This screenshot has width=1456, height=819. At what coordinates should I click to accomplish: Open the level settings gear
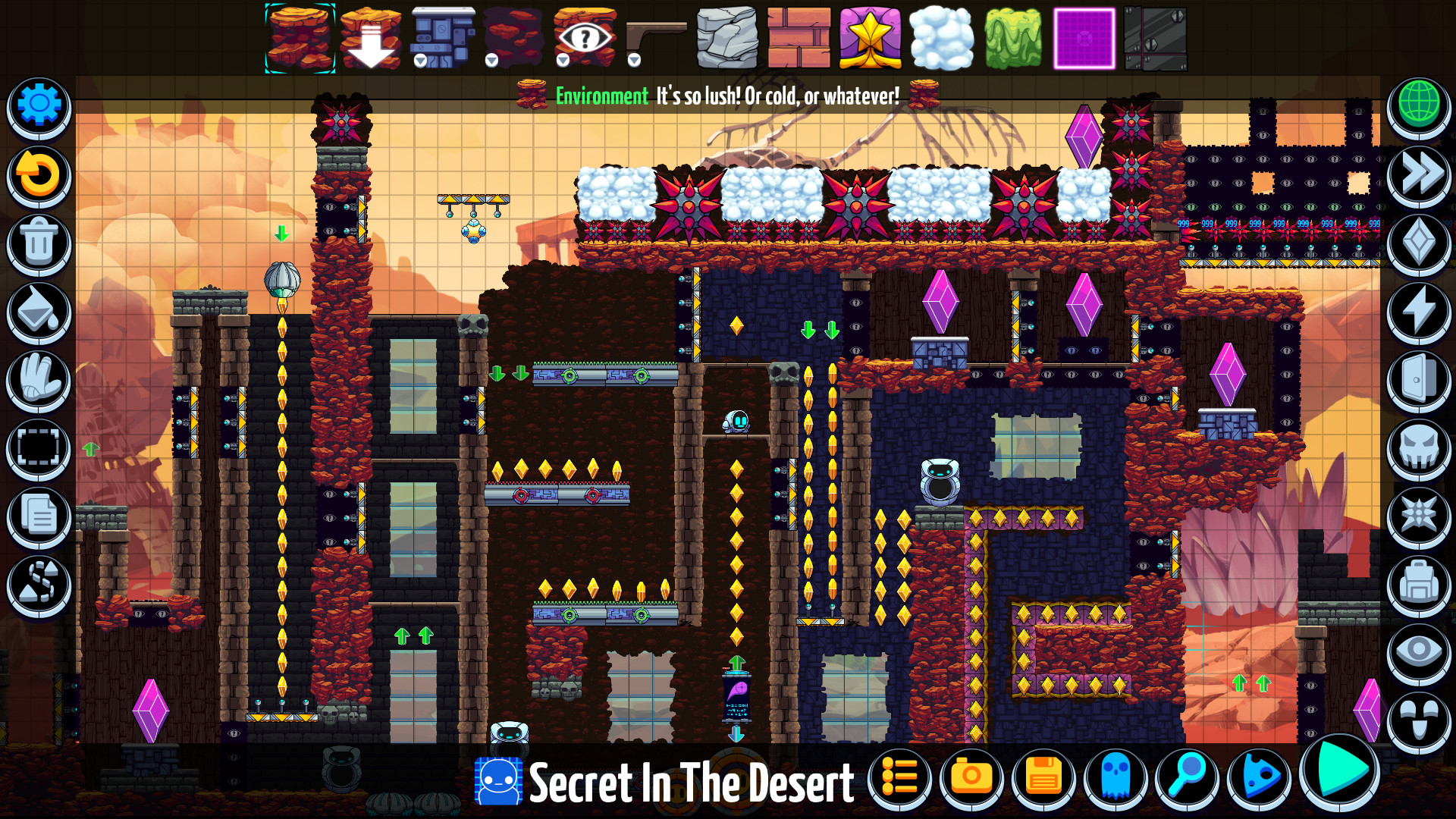click(38, 106)
